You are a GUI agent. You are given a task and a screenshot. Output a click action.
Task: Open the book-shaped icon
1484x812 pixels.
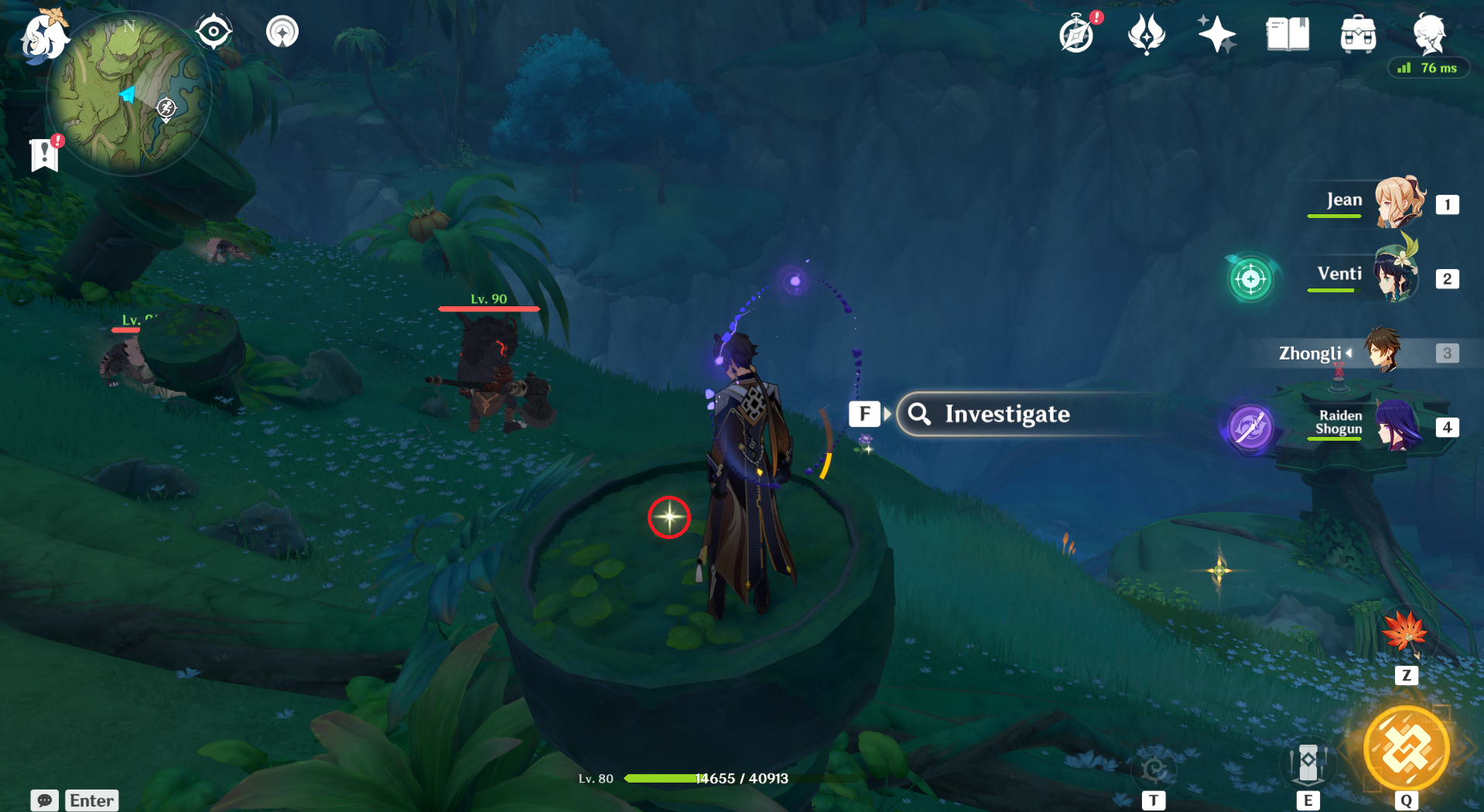click(1287, 35)
